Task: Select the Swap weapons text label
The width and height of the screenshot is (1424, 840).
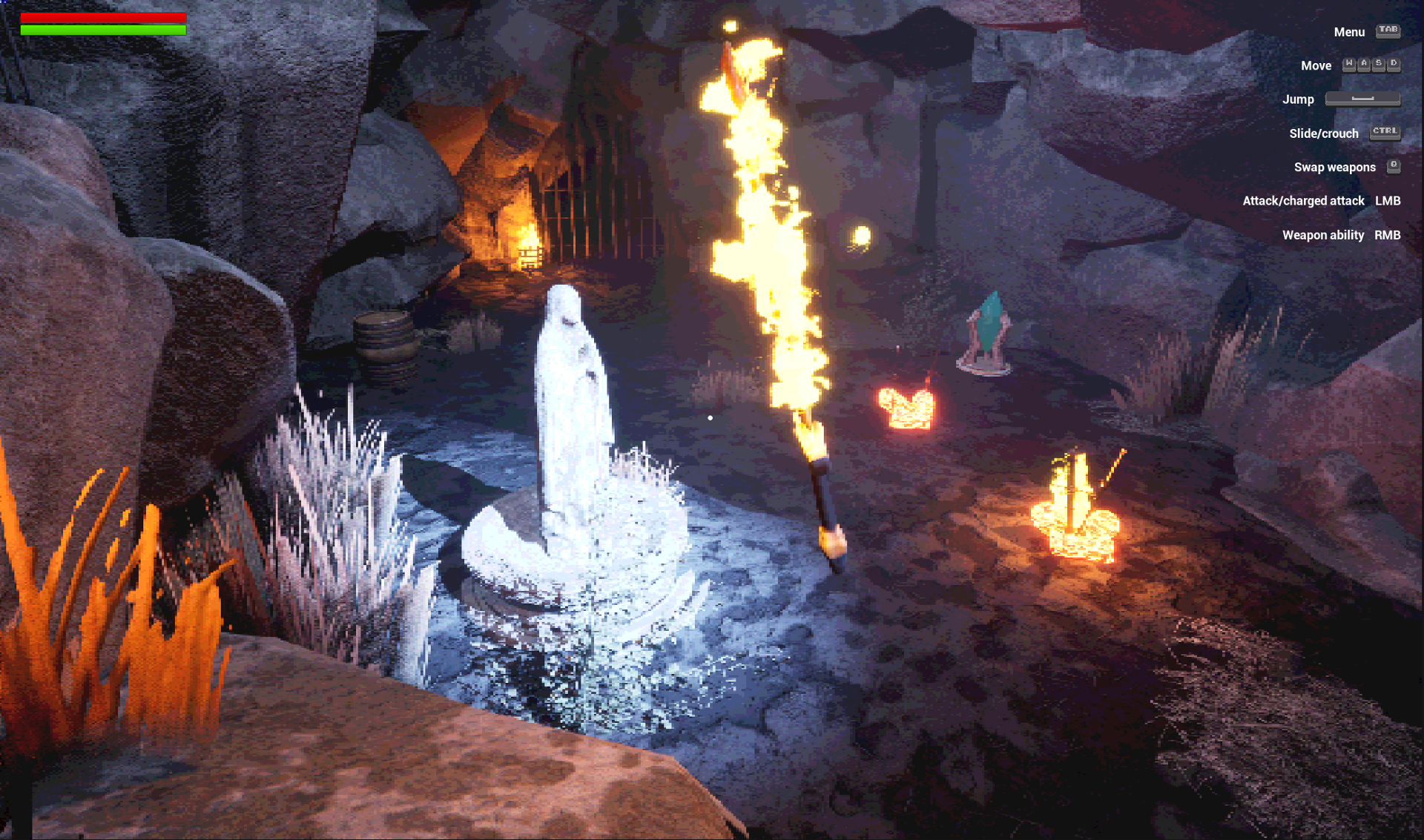Action: (1335, 167)
